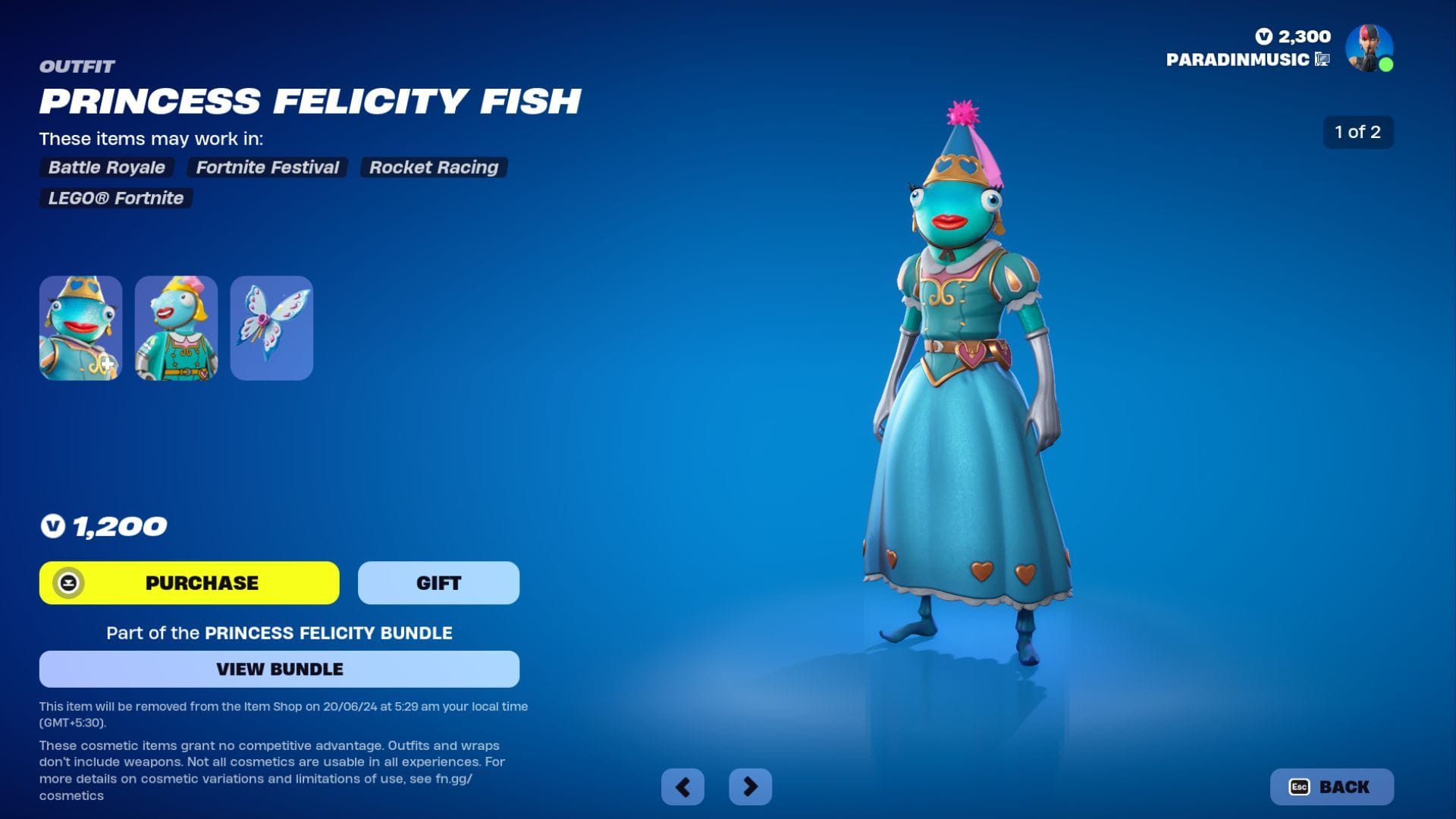Select the second outfit style thumbnail
Viewport: 1456px width, 819px height.
(176, 328)
